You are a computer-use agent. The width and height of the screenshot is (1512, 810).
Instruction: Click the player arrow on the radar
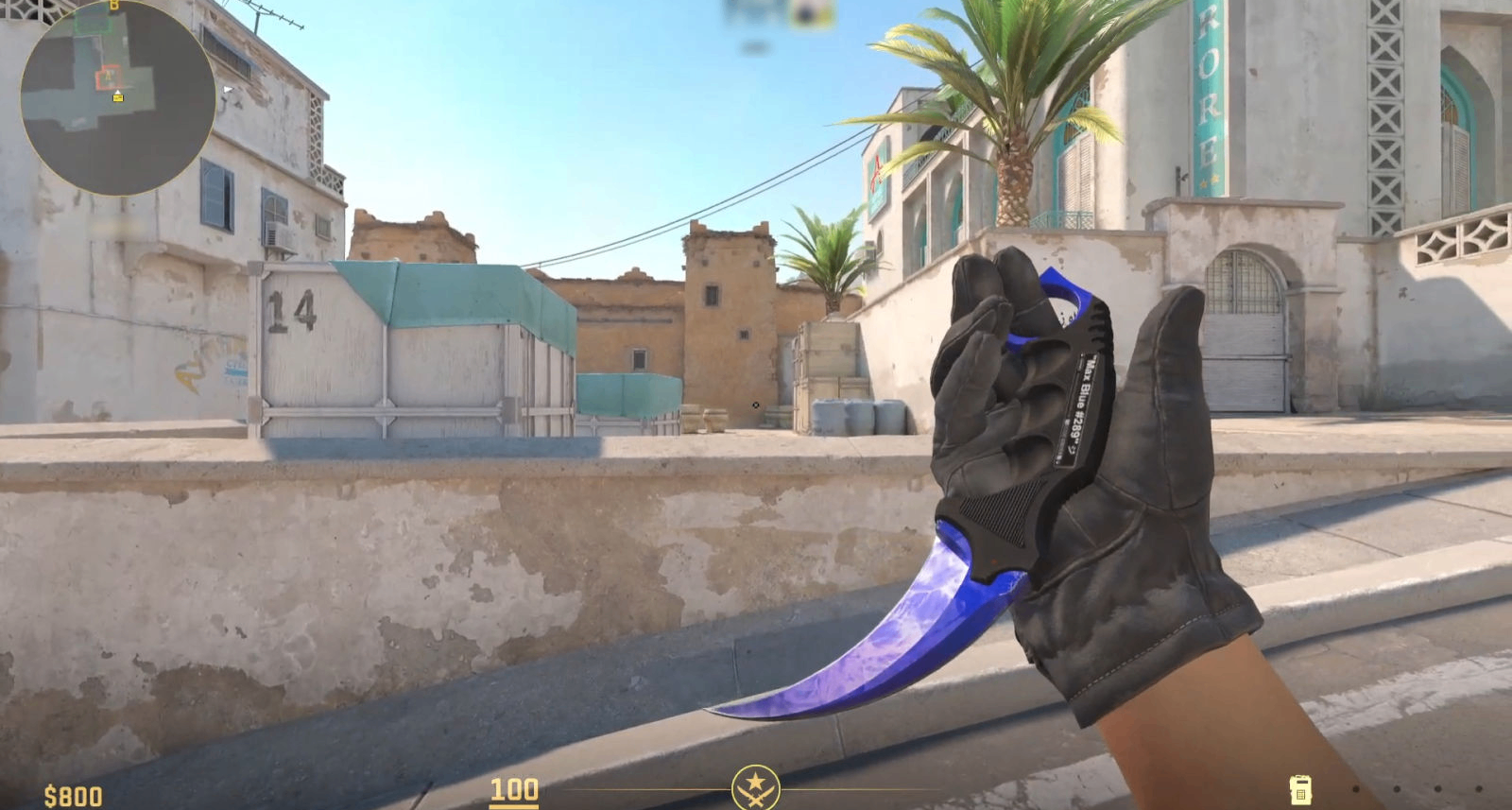118,93
